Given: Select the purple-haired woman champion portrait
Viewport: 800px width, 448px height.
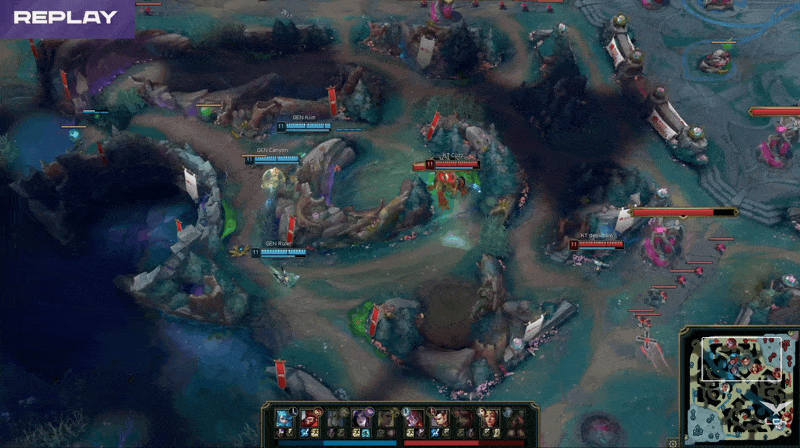Looking at the screenshot, I should [359, 418].
